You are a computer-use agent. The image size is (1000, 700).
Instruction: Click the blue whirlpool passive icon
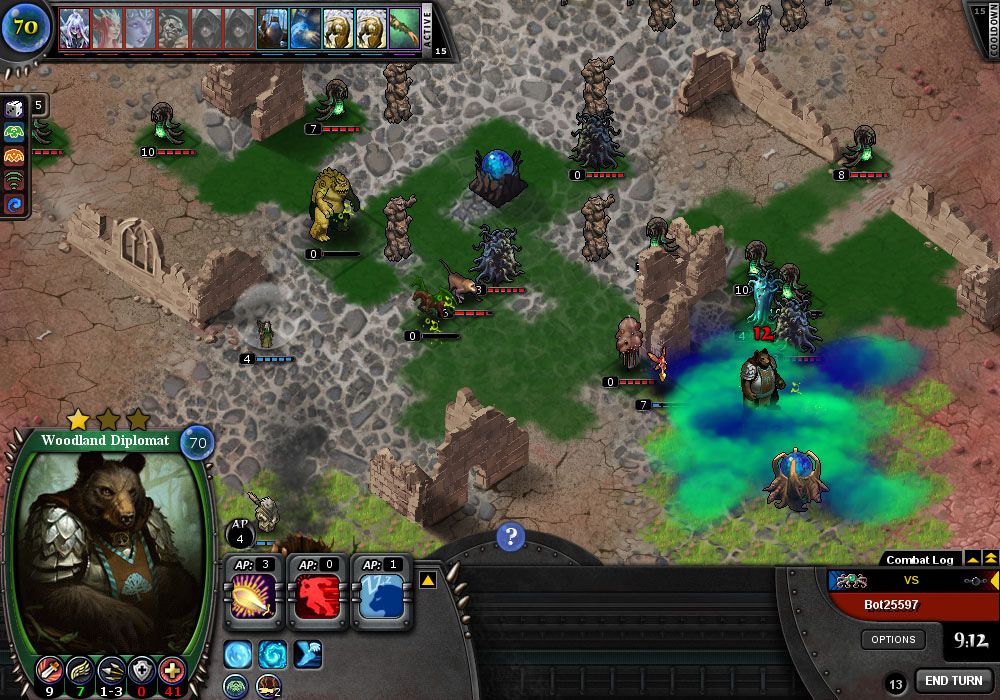(272, 654)
